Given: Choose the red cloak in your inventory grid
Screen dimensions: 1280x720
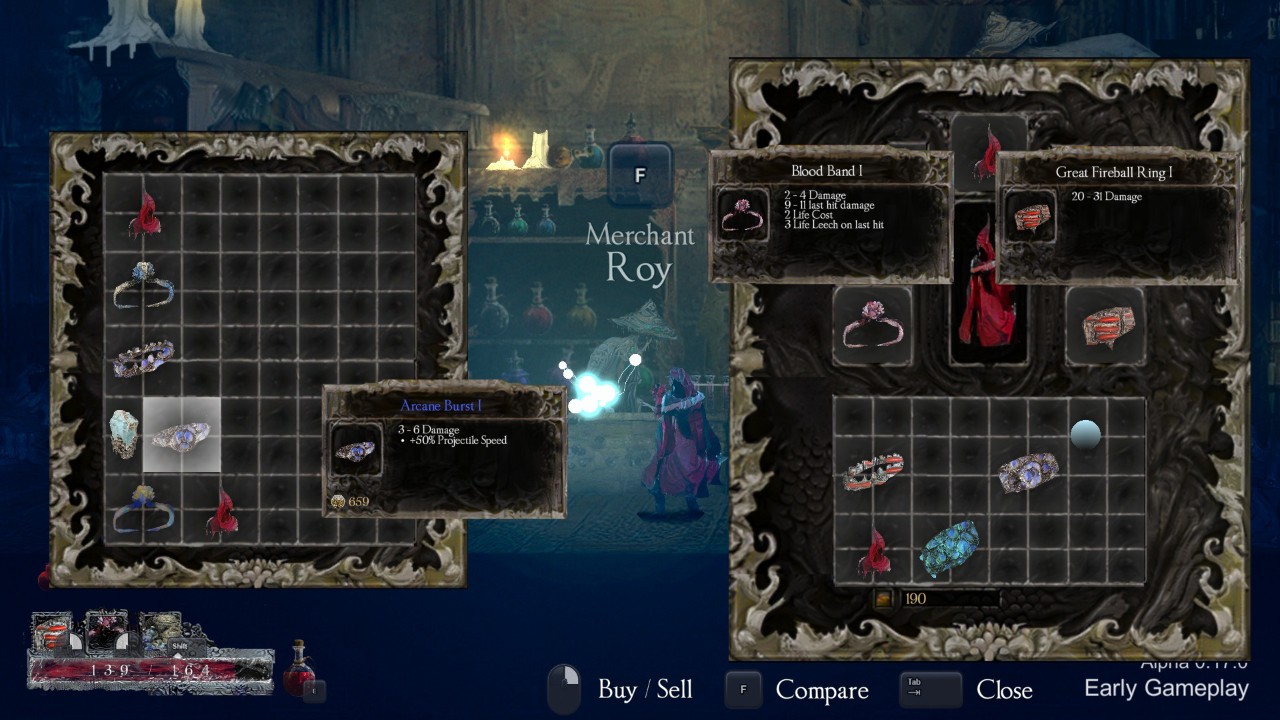Looking at the screenshot, I should (874, 552).
